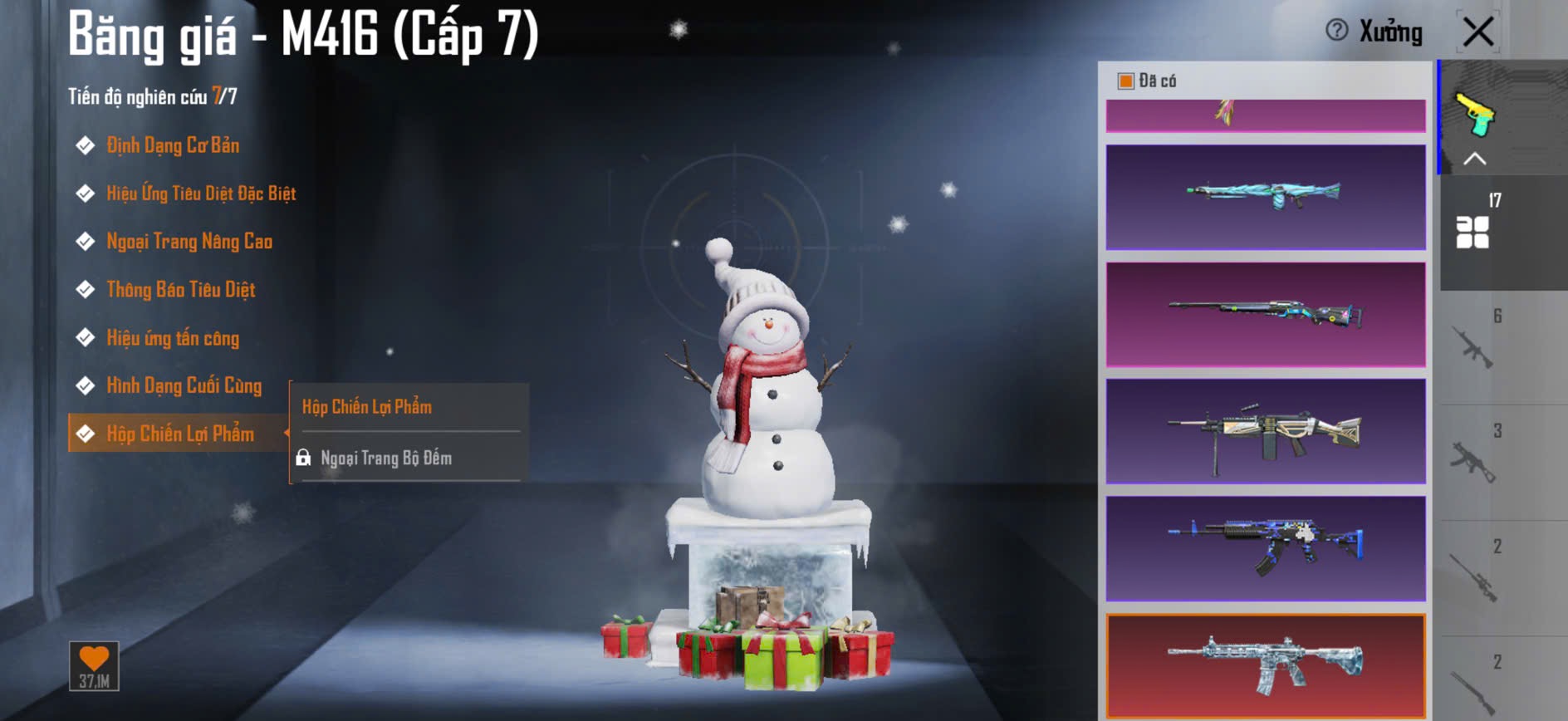
Task: Open the Xưởng help link
Action: [1375, 32]
